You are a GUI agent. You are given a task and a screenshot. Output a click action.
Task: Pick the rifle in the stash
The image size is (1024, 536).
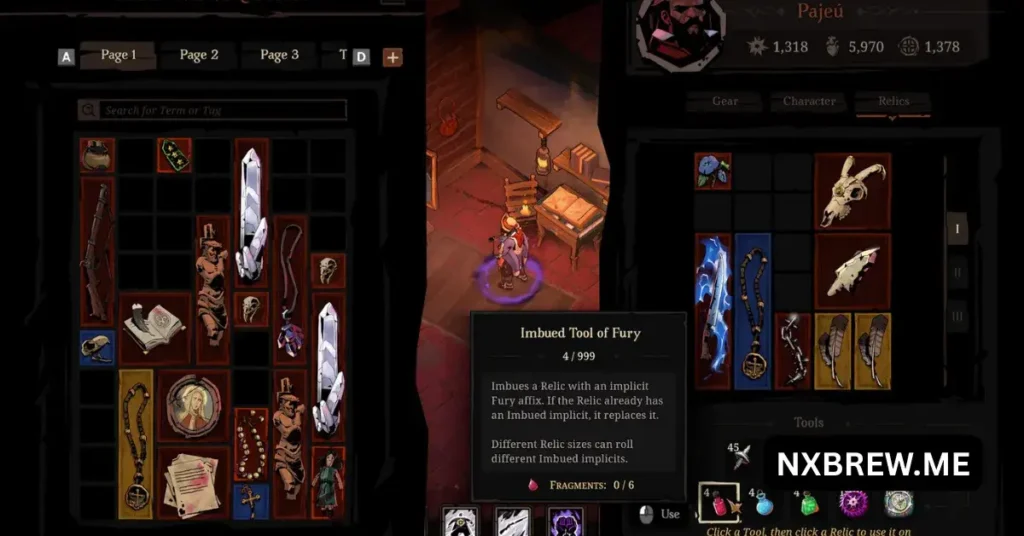tap(97, 250)
